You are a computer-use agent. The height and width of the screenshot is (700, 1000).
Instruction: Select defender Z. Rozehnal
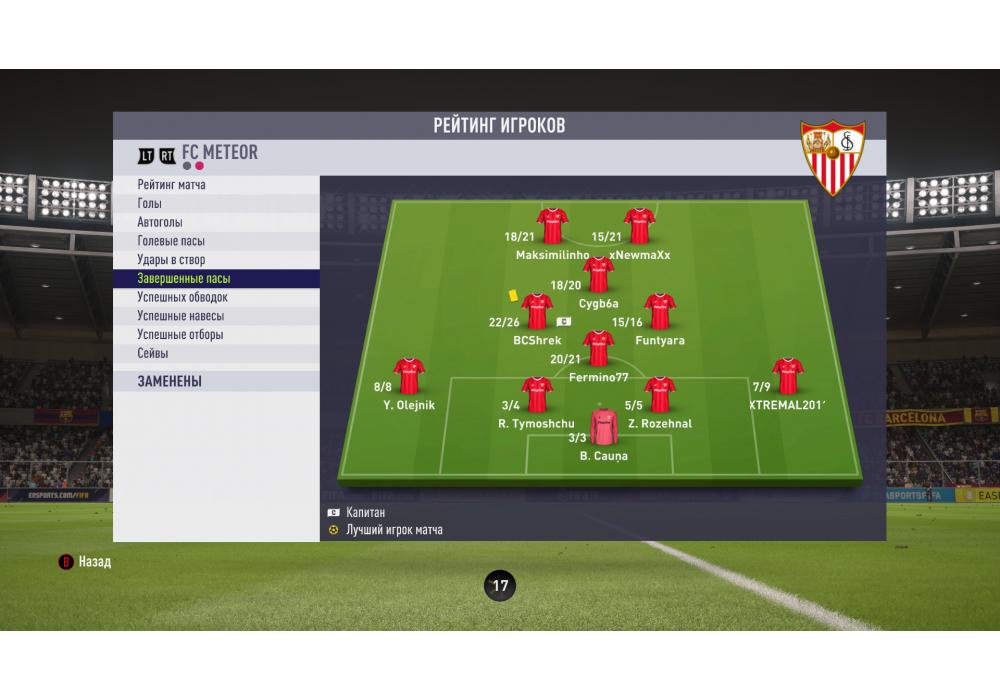659,396
